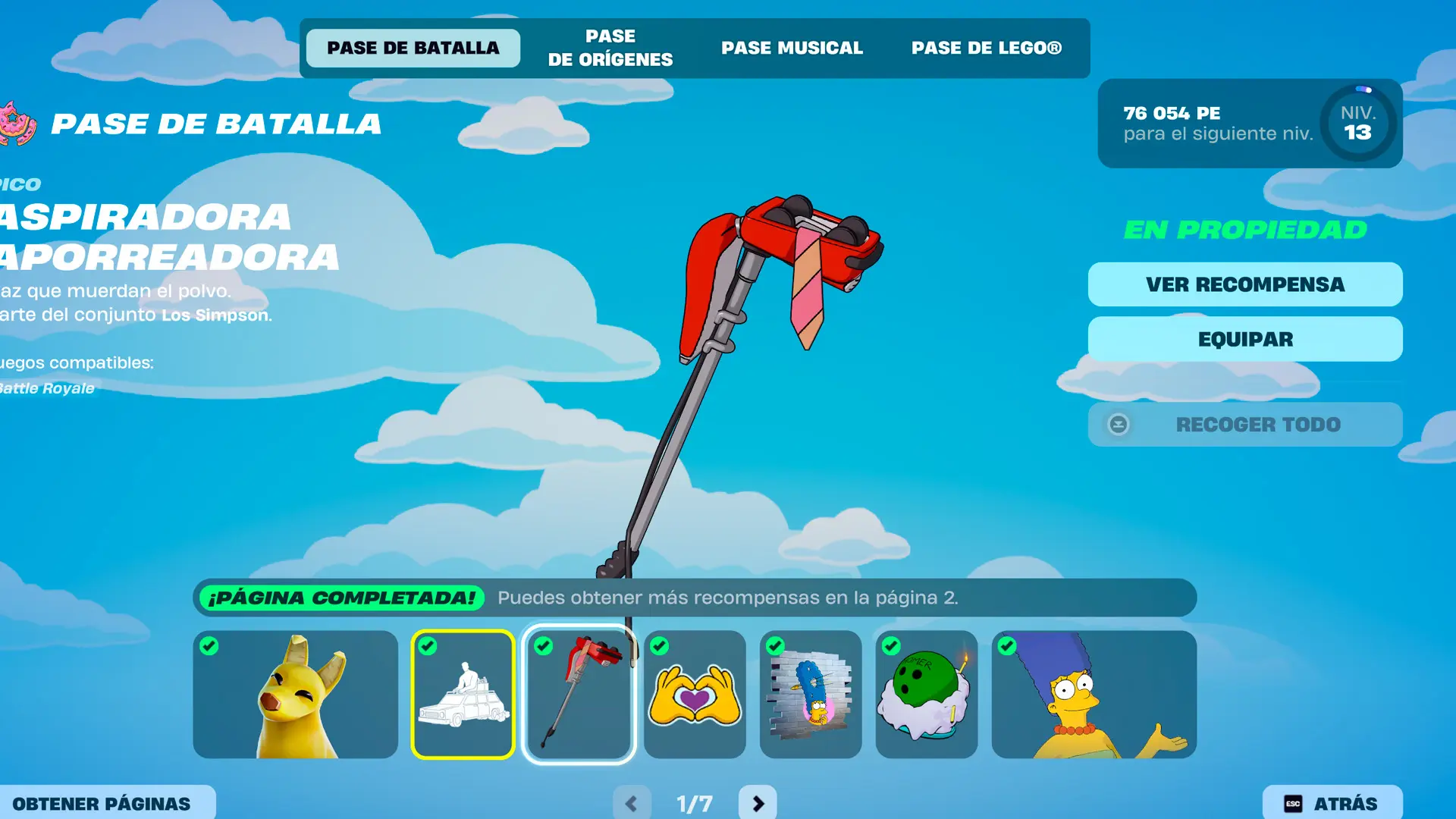Go to the previous rewards page
The width and height of the screenshot is (1456, 819).
pyautogui.click(x=632, y=803)
